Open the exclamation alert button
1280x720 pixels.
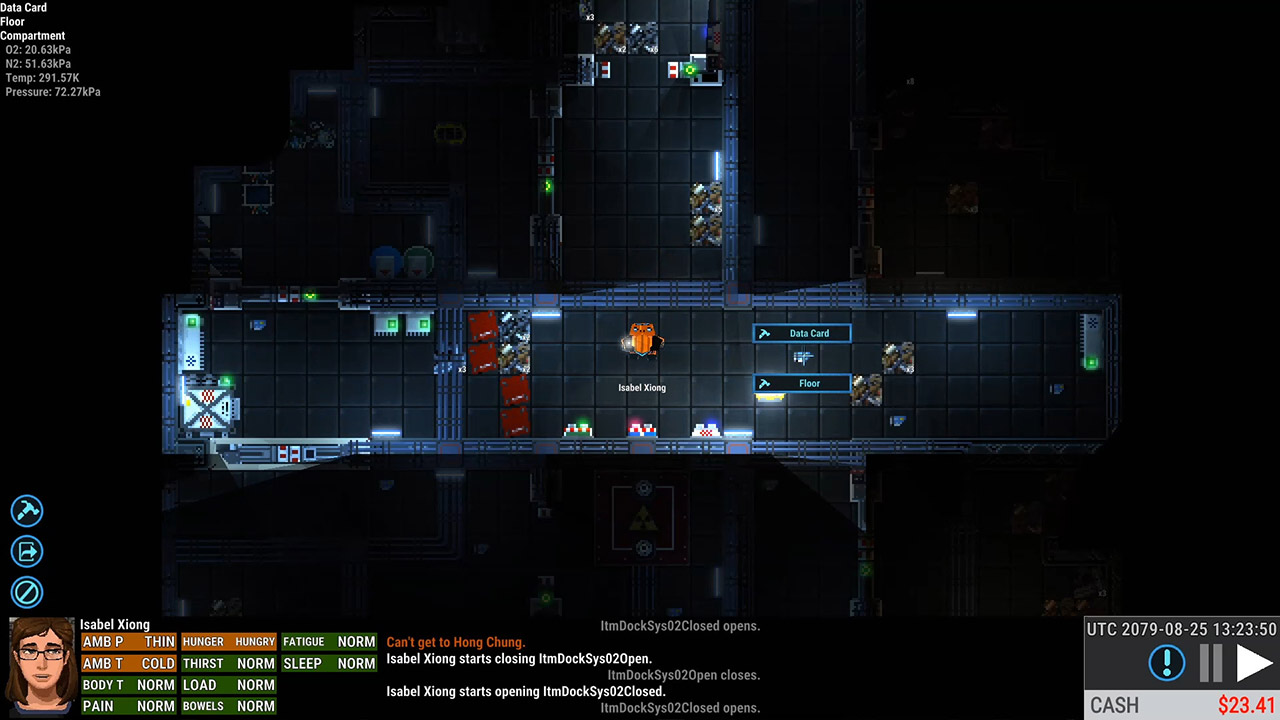tap(1167, 663)
